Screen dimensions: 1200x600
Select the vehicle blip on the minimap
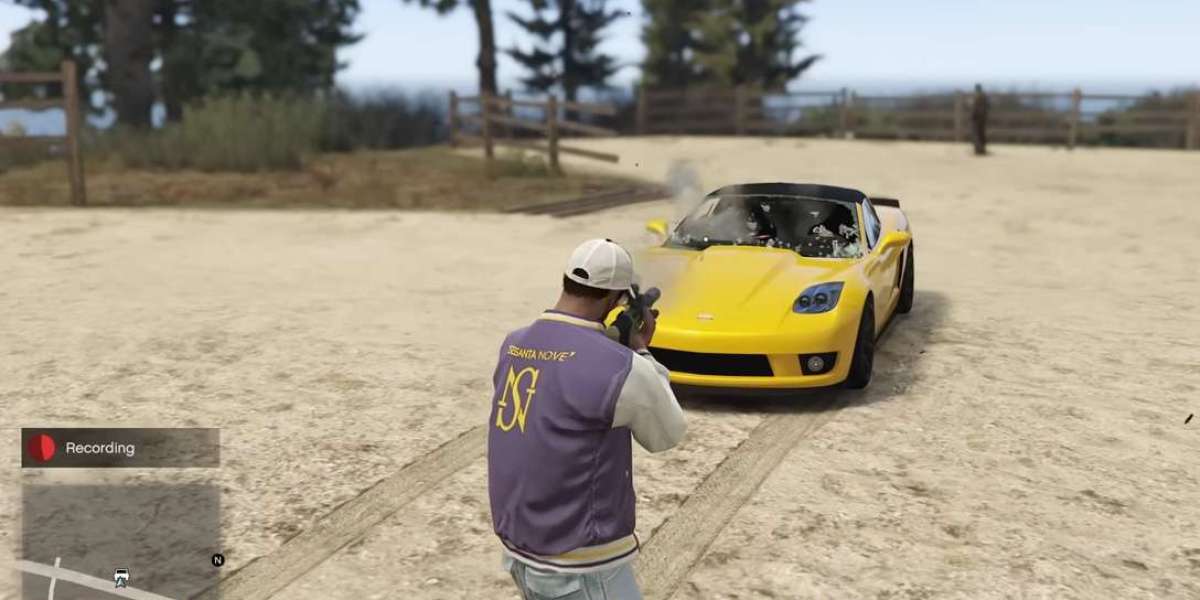click(x=121, y=577)
